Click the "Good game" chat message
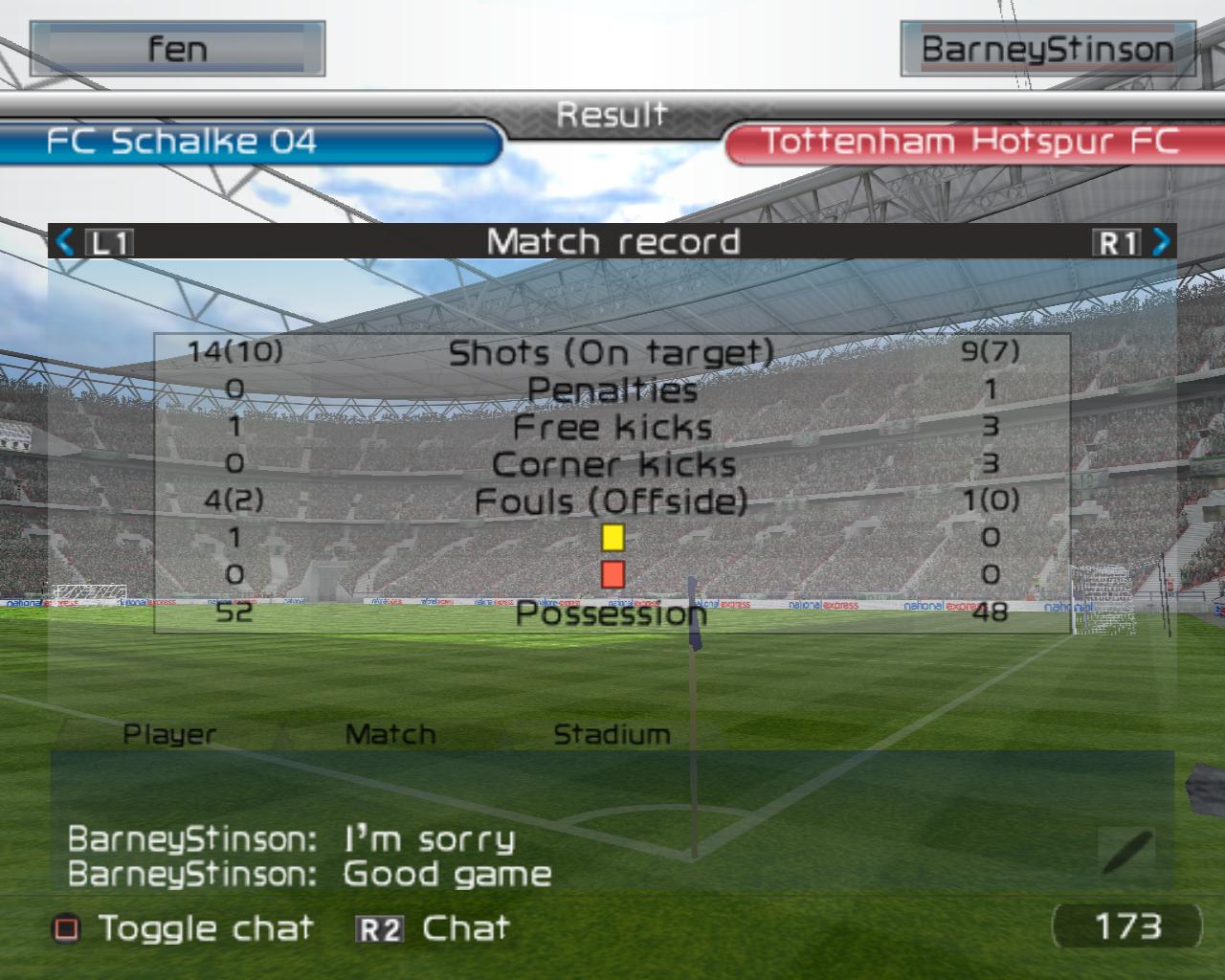 click(447, 874)
